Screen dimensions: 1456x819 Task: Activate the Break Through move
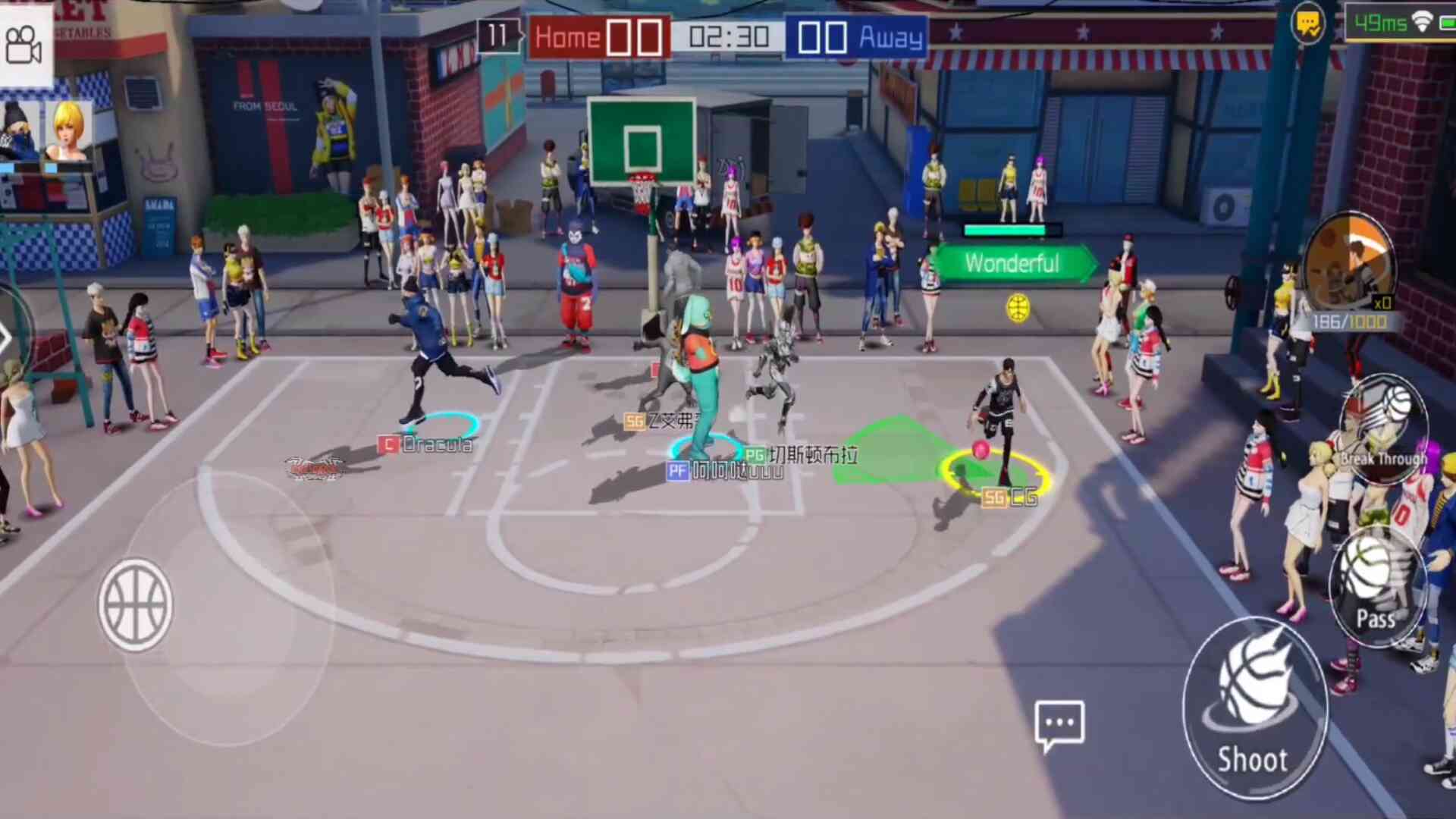click(x=1385, y=428)
